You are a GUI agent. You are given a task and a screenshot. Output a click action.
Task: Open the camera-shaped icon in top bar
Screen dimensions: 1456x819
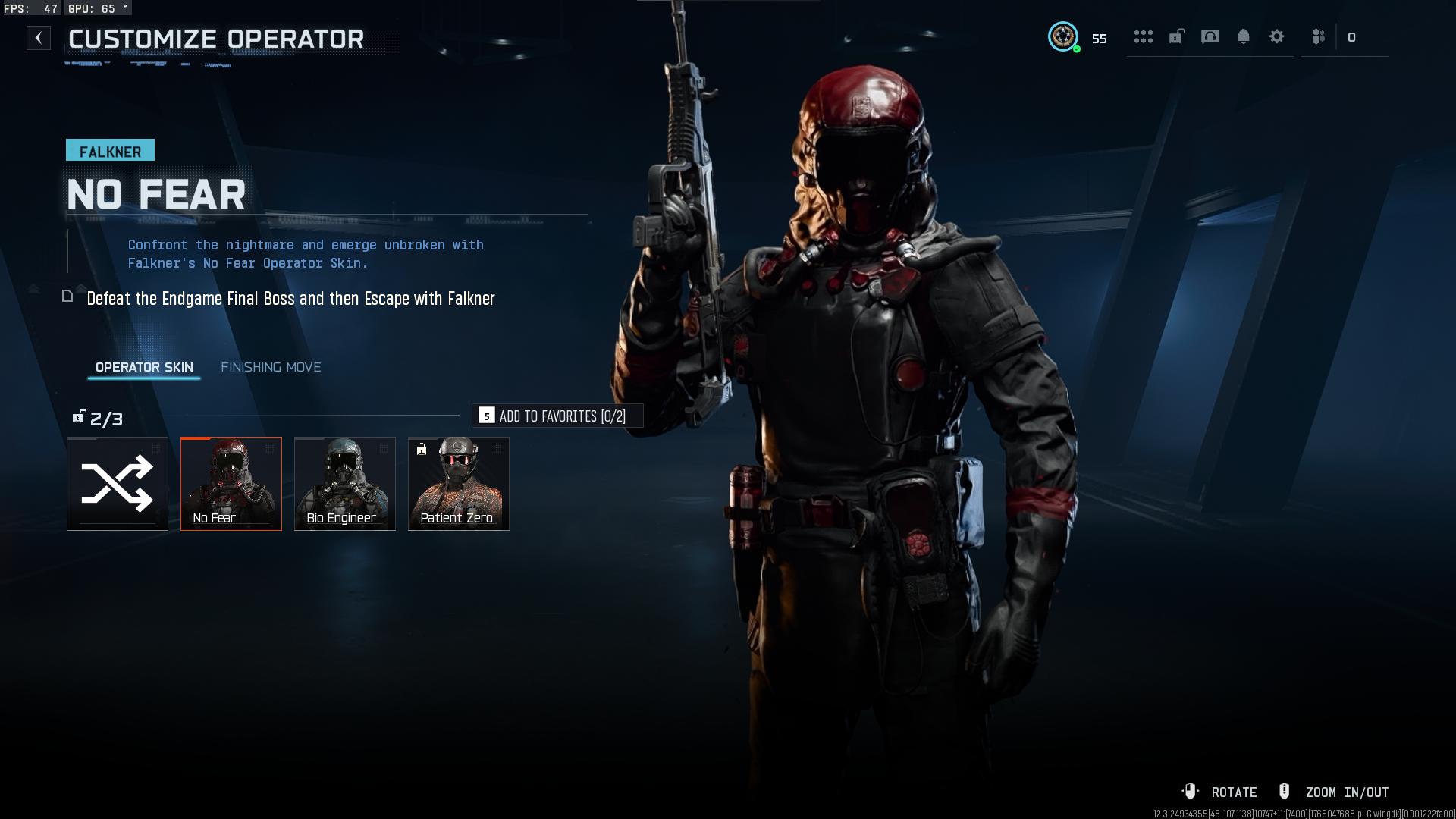(1210, 36)
